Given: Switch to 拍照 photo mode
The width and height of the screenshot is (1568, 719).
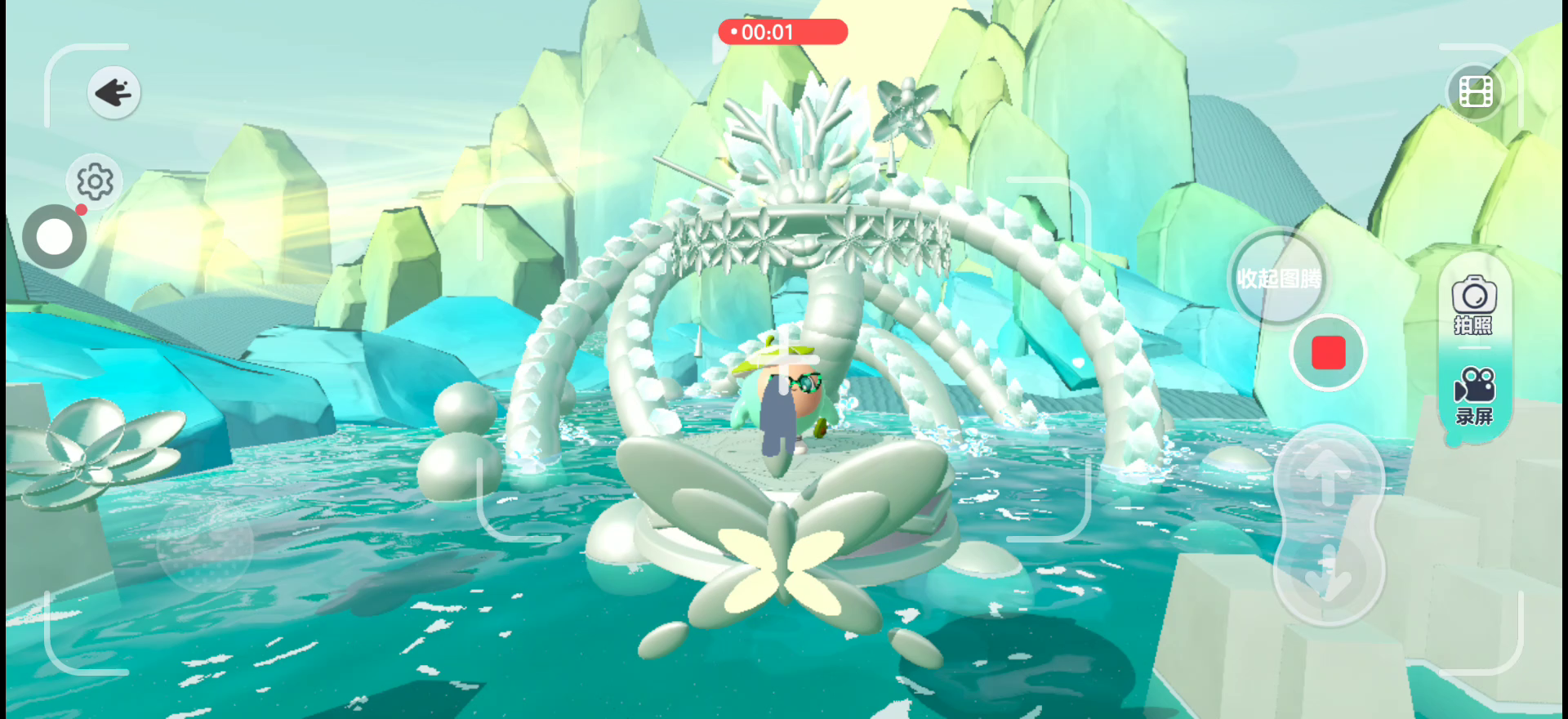Looking at the screenshot, I should pos(1473,306).
